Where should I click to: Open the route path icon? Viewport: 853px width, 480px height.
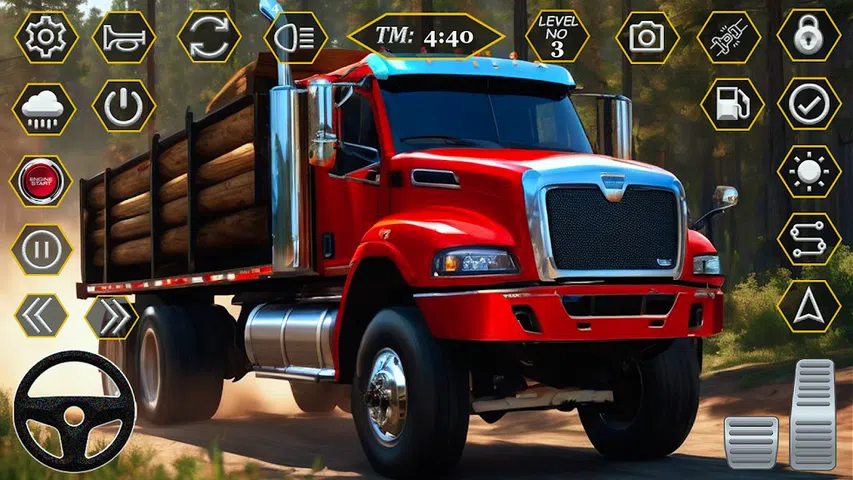809,239
